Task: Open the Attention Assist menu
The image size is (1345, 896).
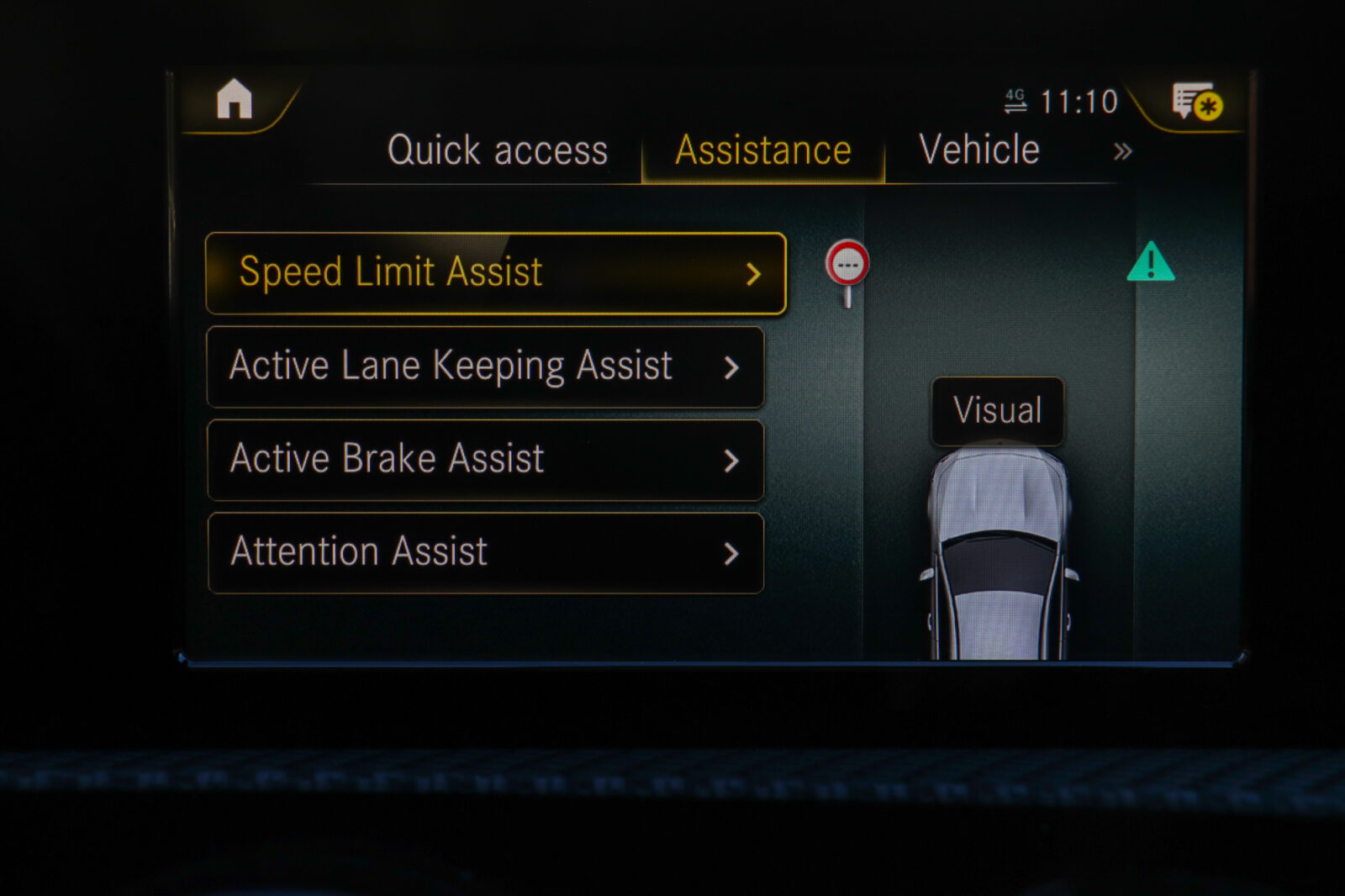Action: point(485,553)
